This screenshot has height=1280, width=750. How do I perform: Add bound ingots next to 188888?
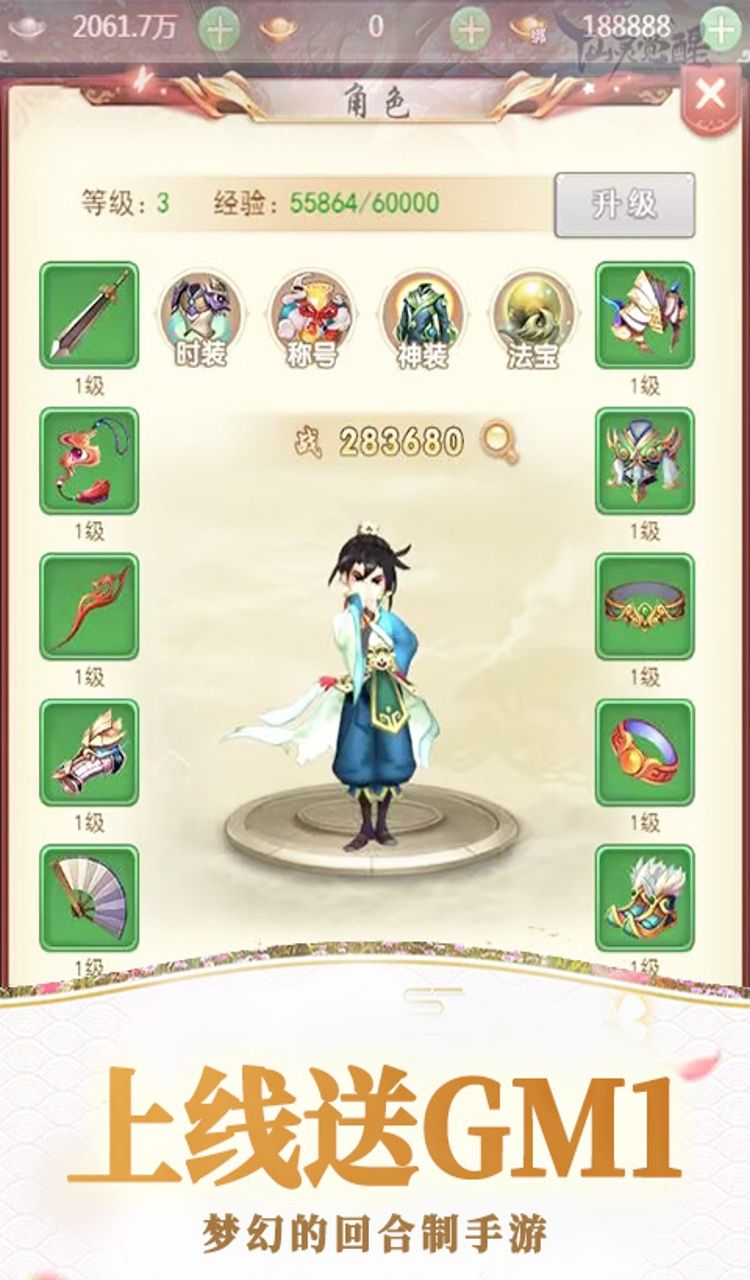pyautogui.click(x=718, y=27)
